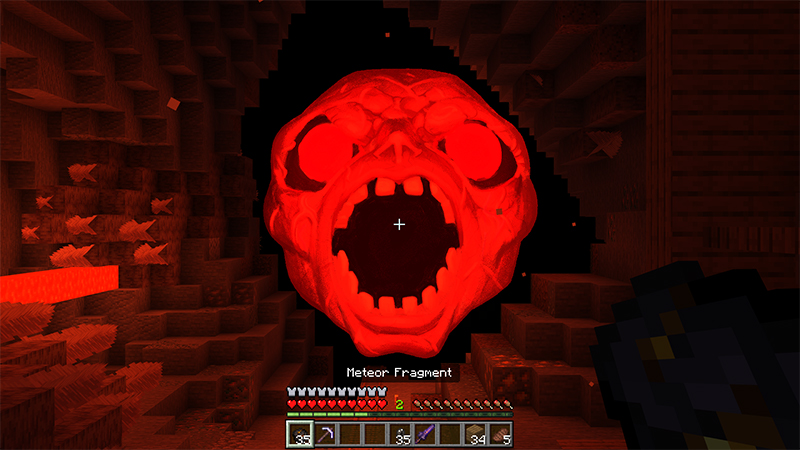Choose the purple sword in the hotbar
The width and height of the screenshot is (800, 450).
point(425,434)
